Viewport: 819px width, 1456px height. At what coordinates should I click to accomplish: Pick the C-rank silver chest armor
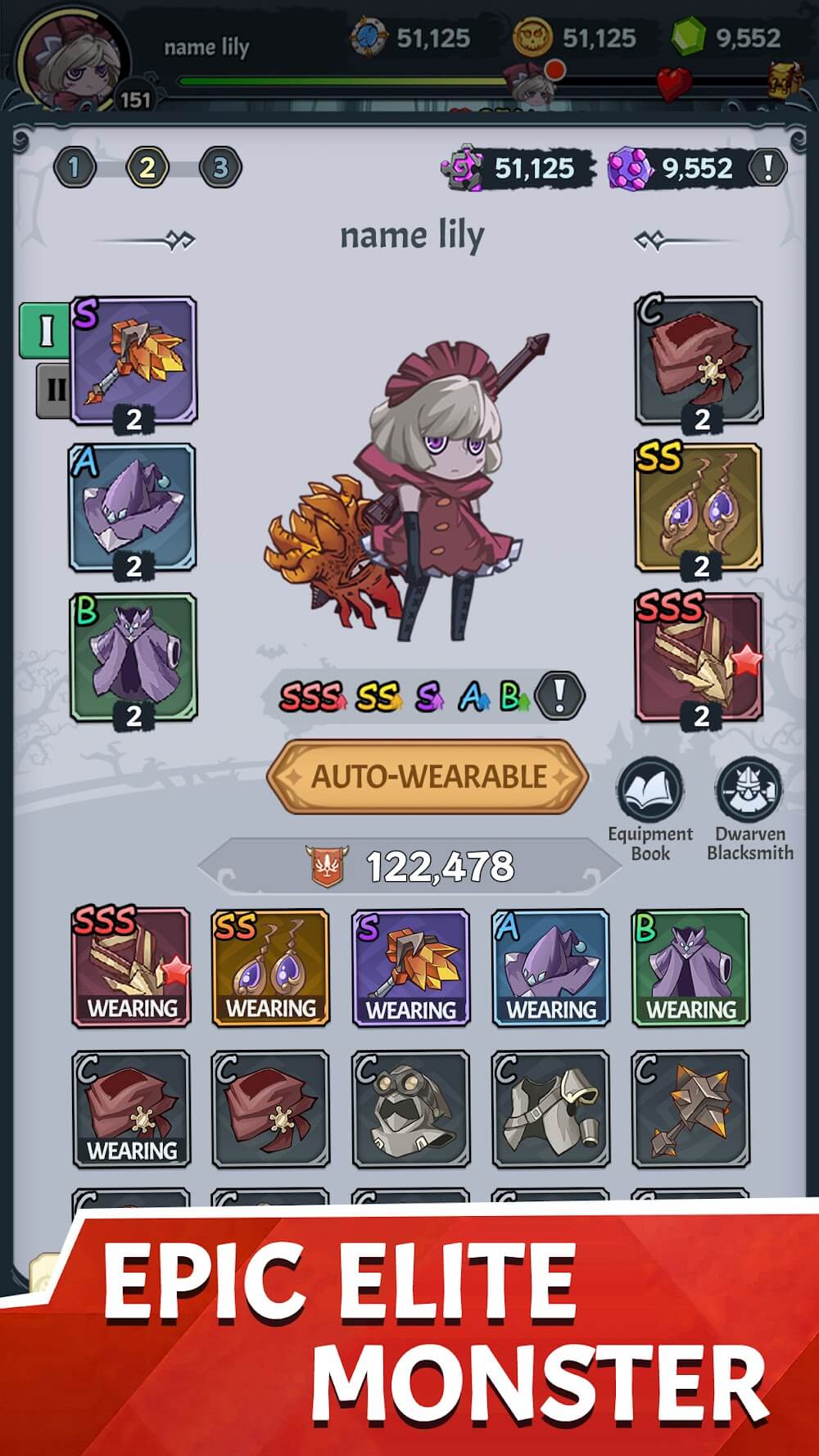(551, 1110)
